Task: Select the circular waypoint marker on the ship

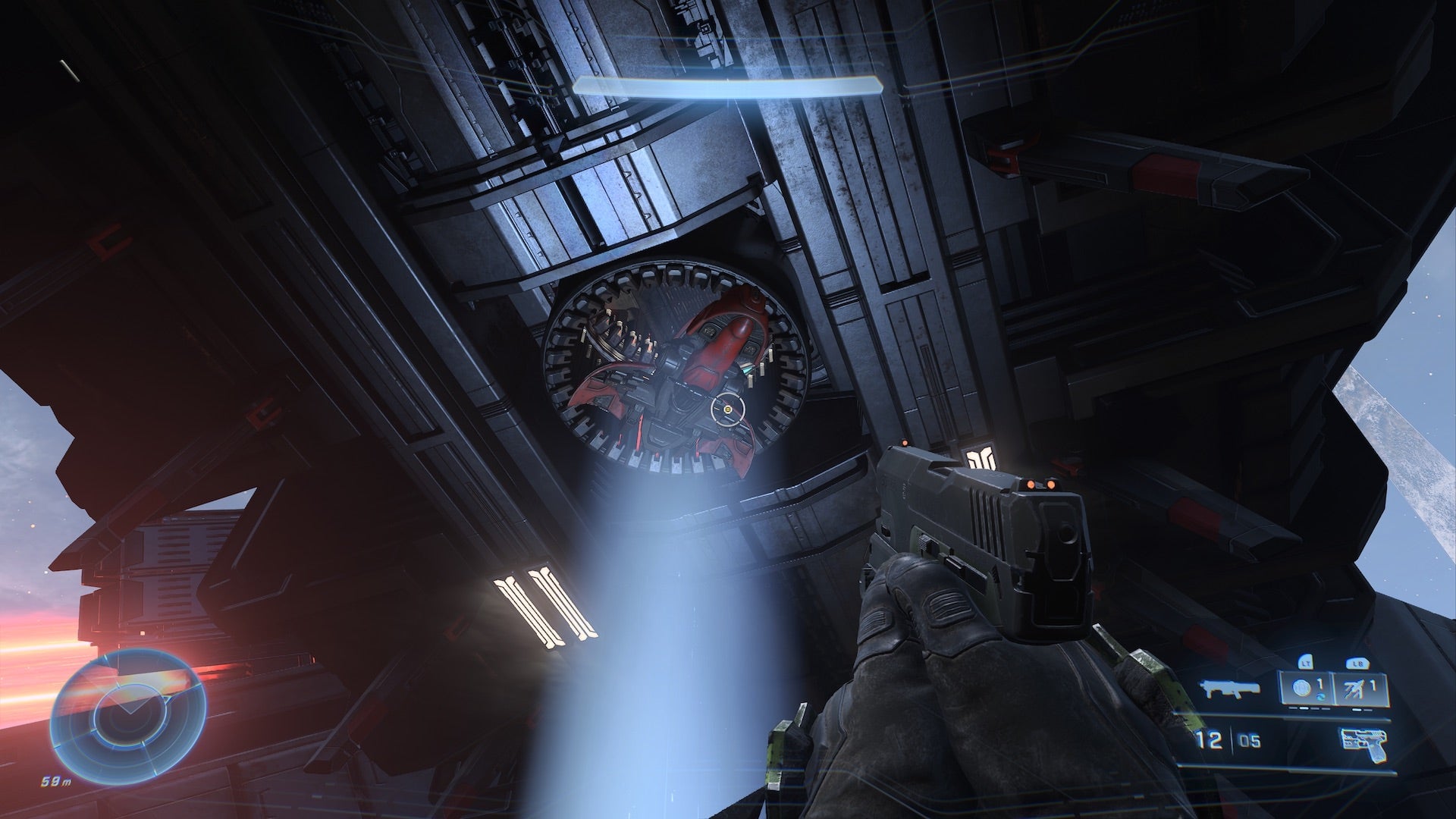Action: [727, 410]
